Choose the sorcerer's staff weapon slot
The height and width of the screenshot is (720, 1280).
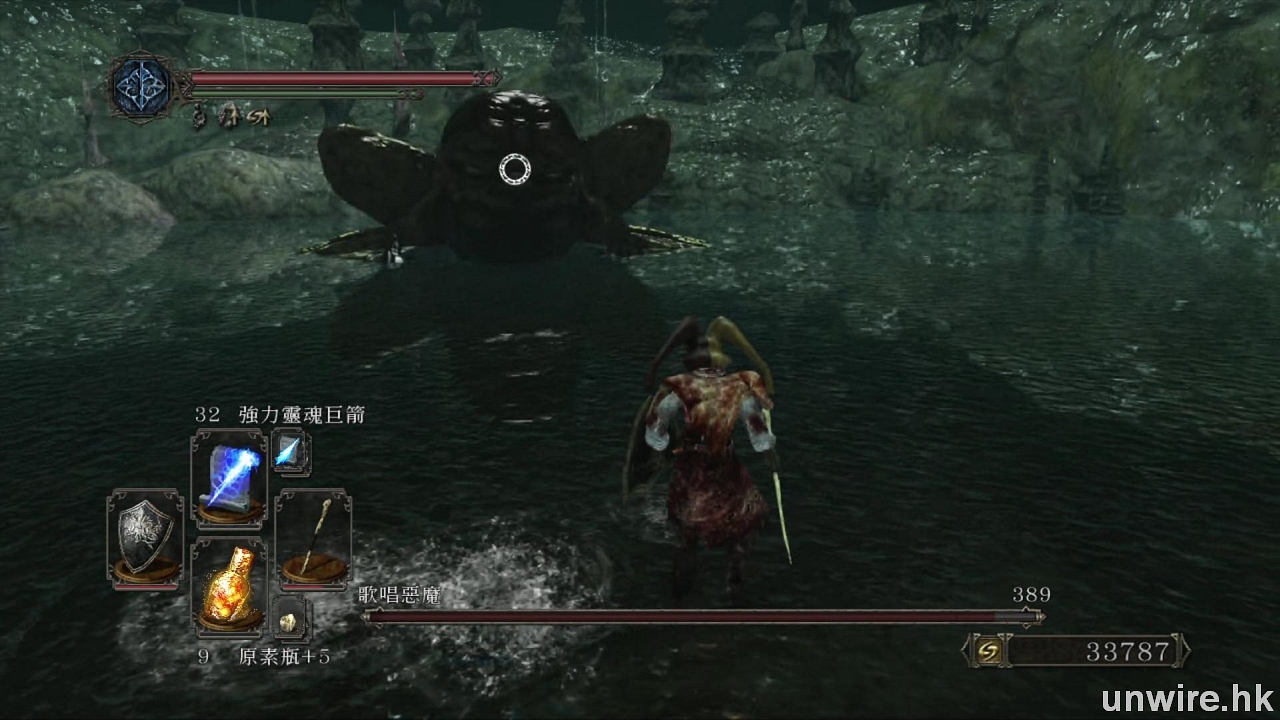(x=312, y=535)
